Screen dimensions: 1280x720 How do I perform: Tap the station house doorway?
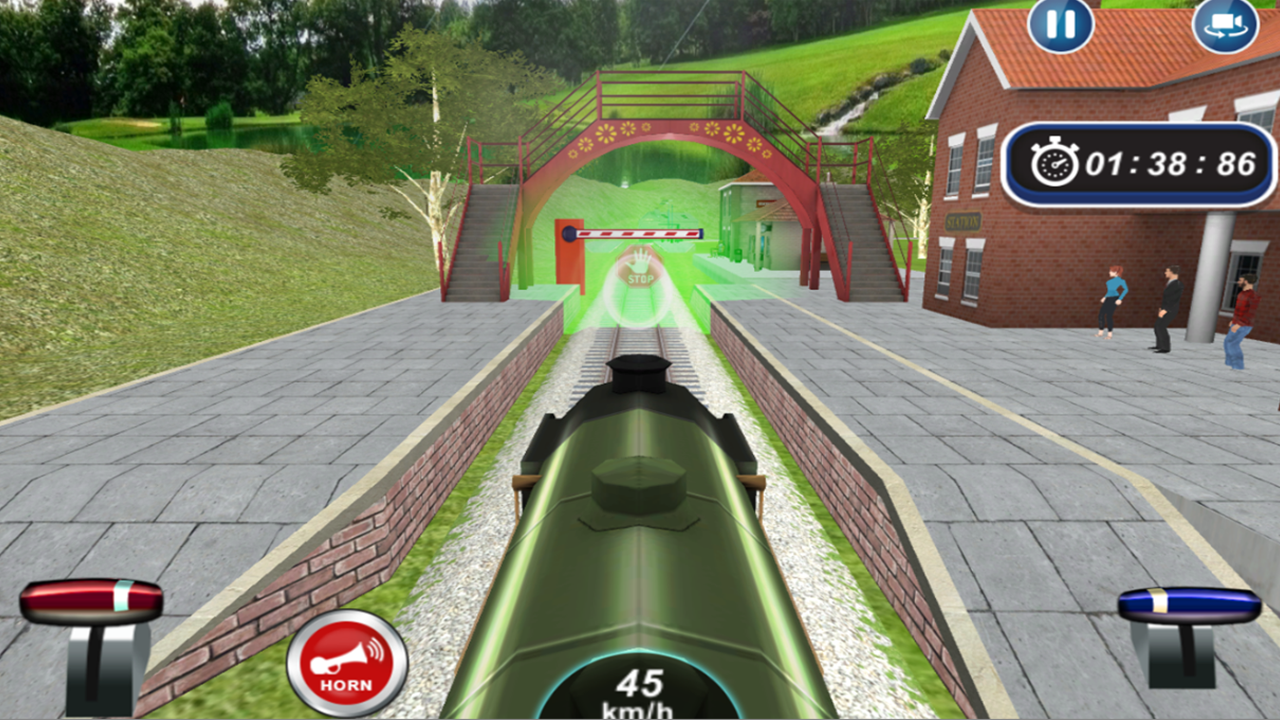coord(764,241)
